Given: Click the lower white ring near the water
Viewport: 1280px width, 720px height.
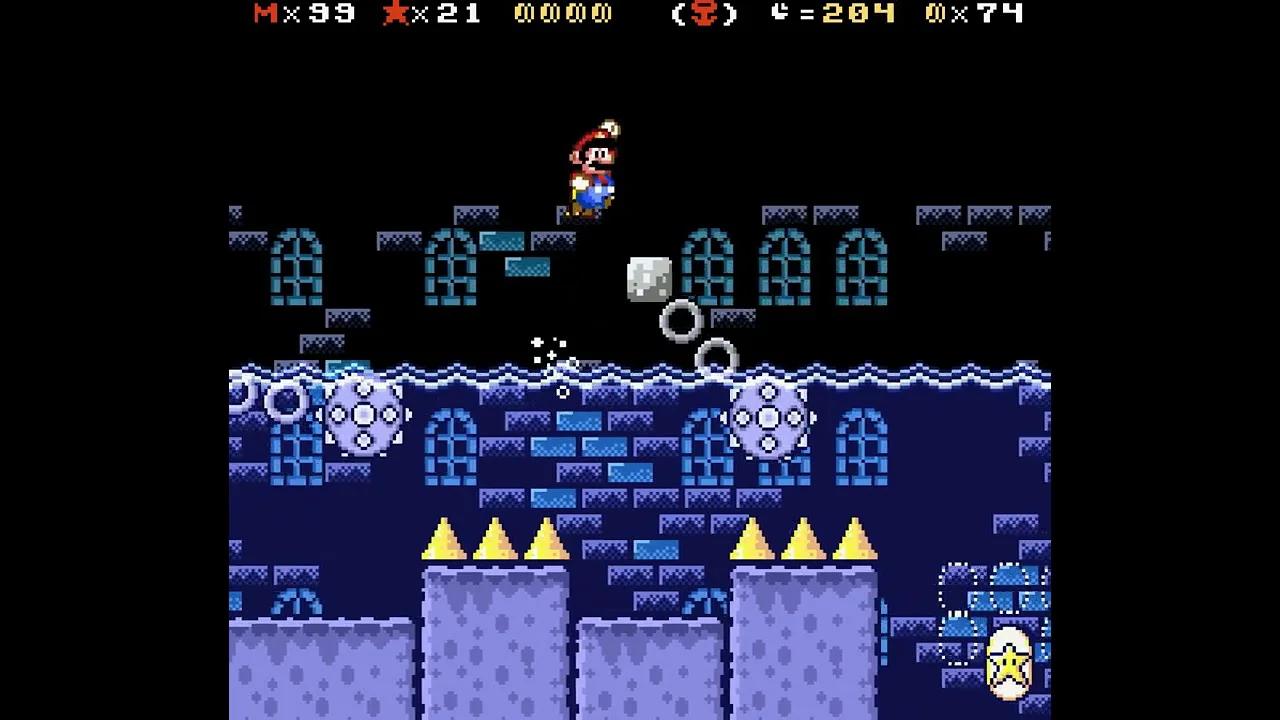Looking at the screenshot, I should [x=714, y=356].
